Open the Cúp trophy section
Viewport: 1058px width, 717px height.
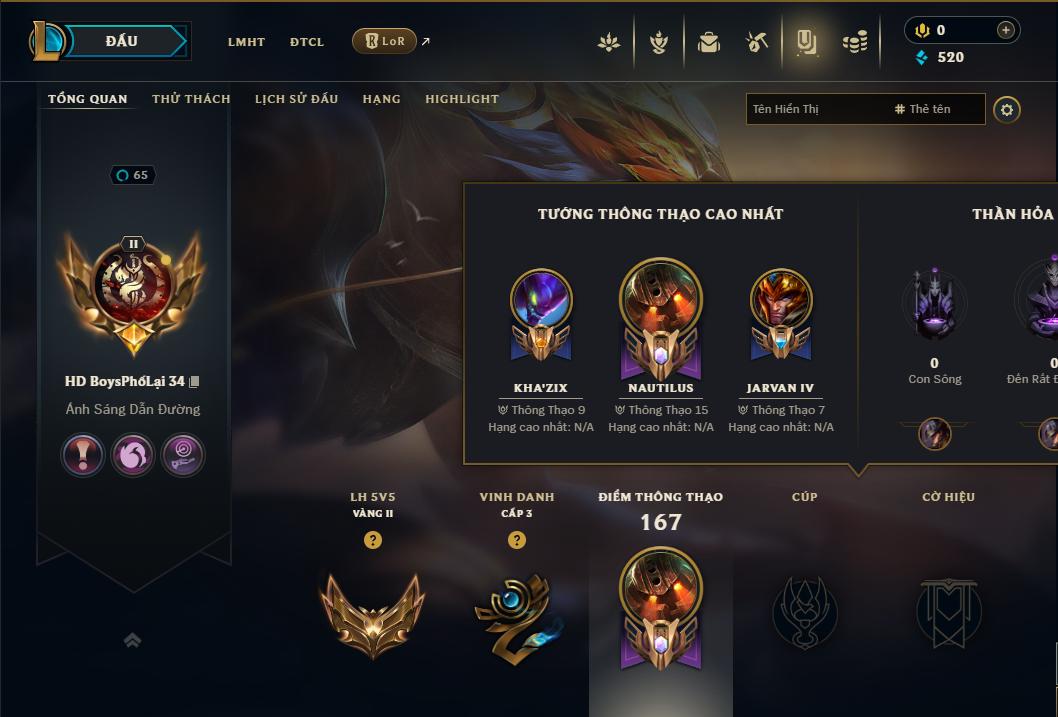805,610
